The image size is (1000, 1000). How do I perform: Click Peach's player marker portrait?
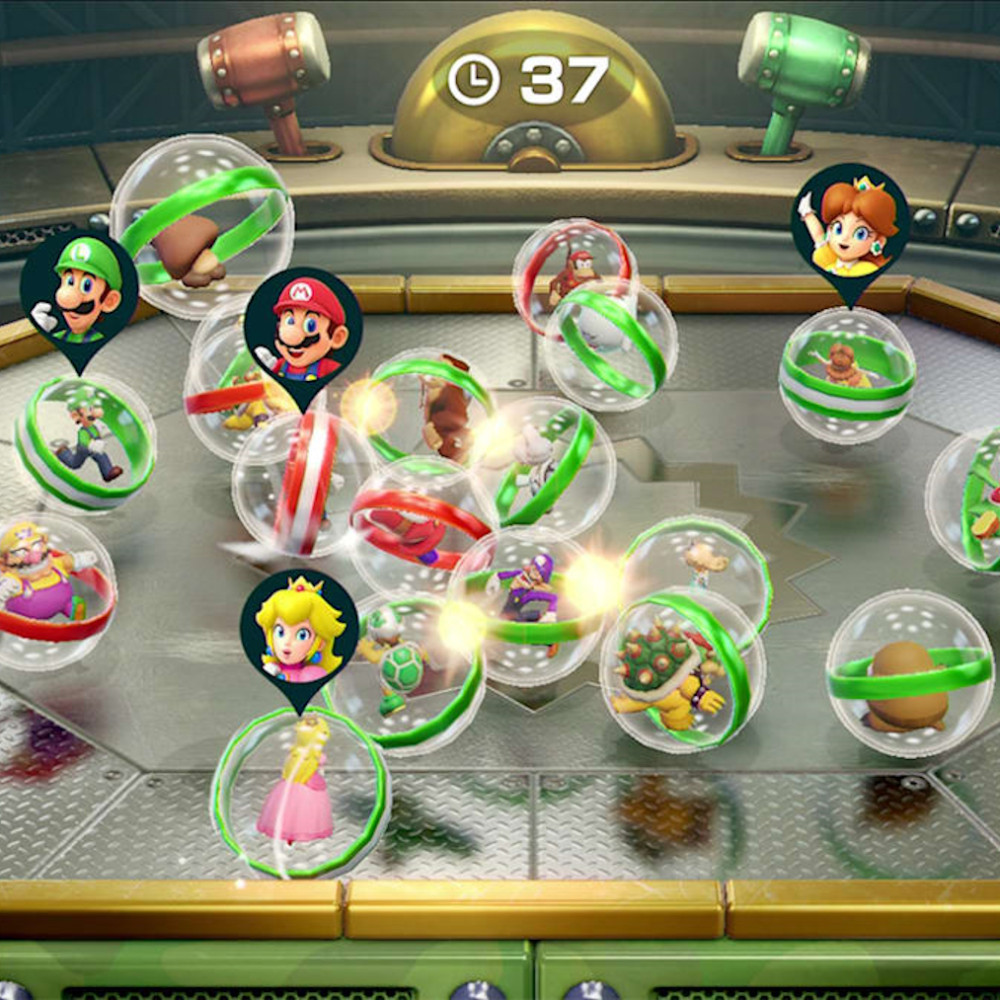[298, 626]
